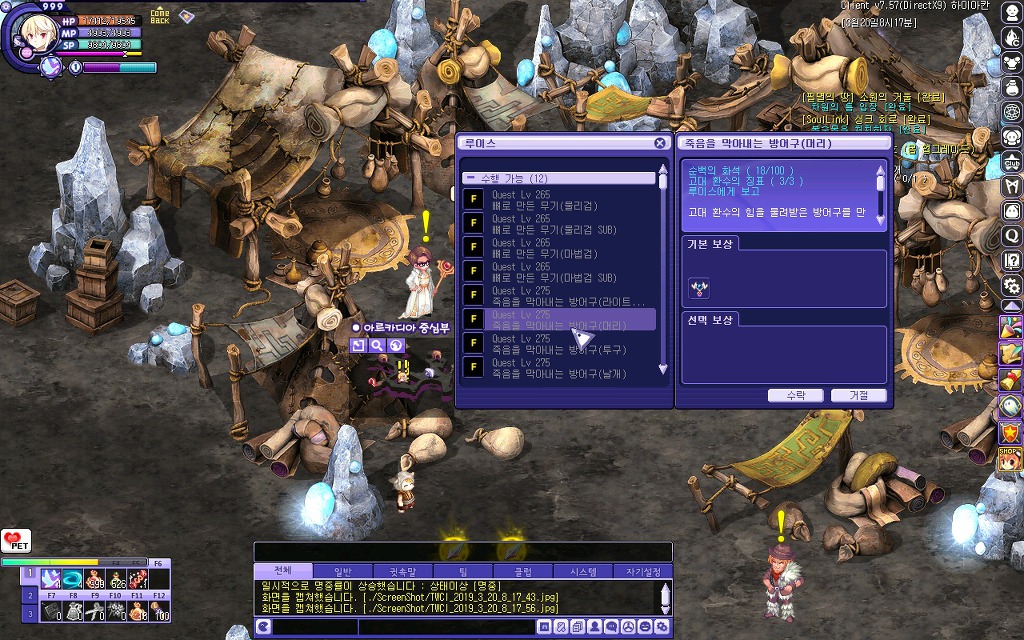
Task: Select hotbar row 2
Action: [x=30, y=593]
